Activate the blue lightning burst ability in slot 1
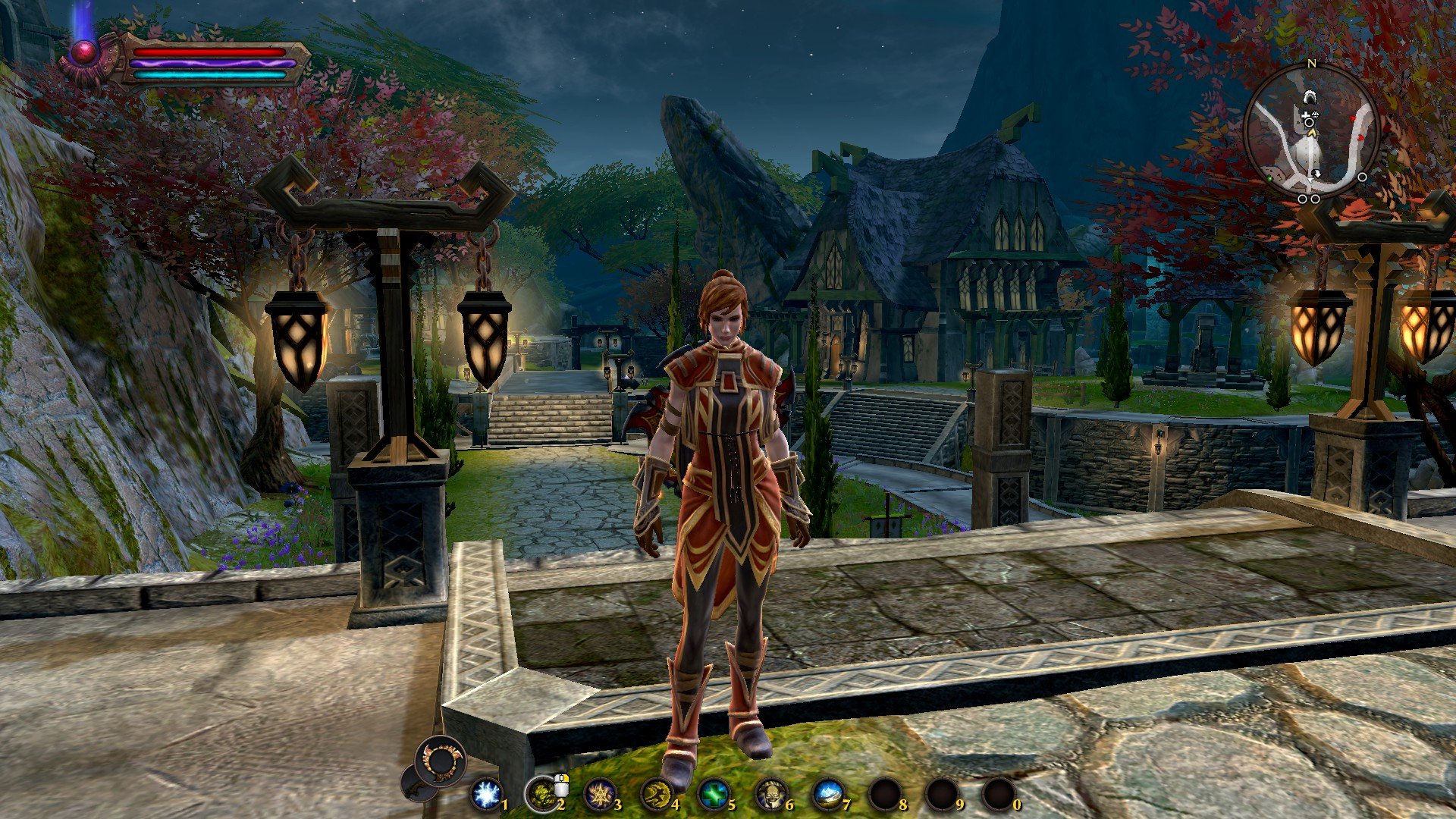1456x819 pixels. pyautogui.click(x=485, y=795)
